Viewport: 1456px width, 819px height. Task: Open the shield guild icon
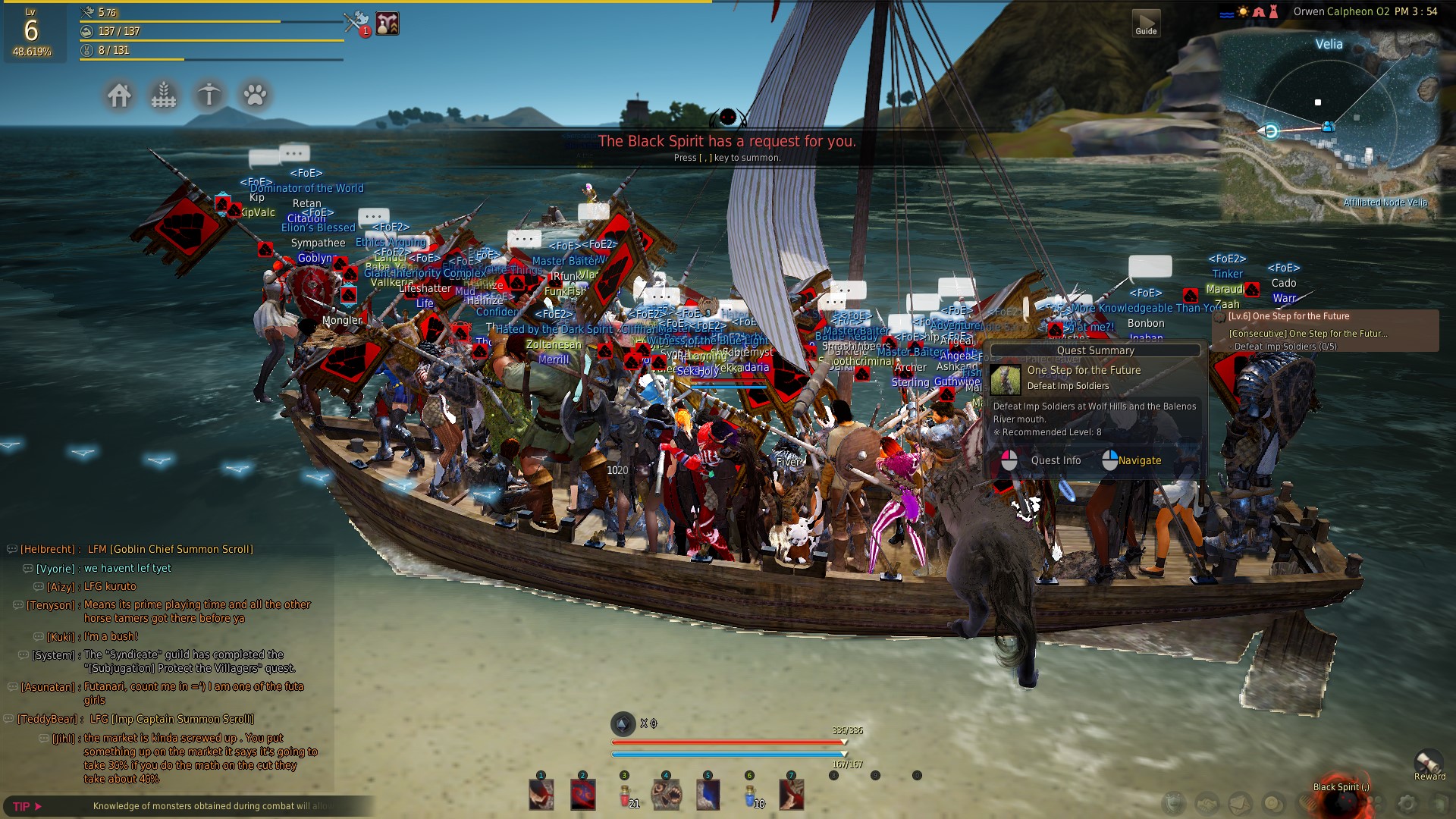[x=1175, y=803]
